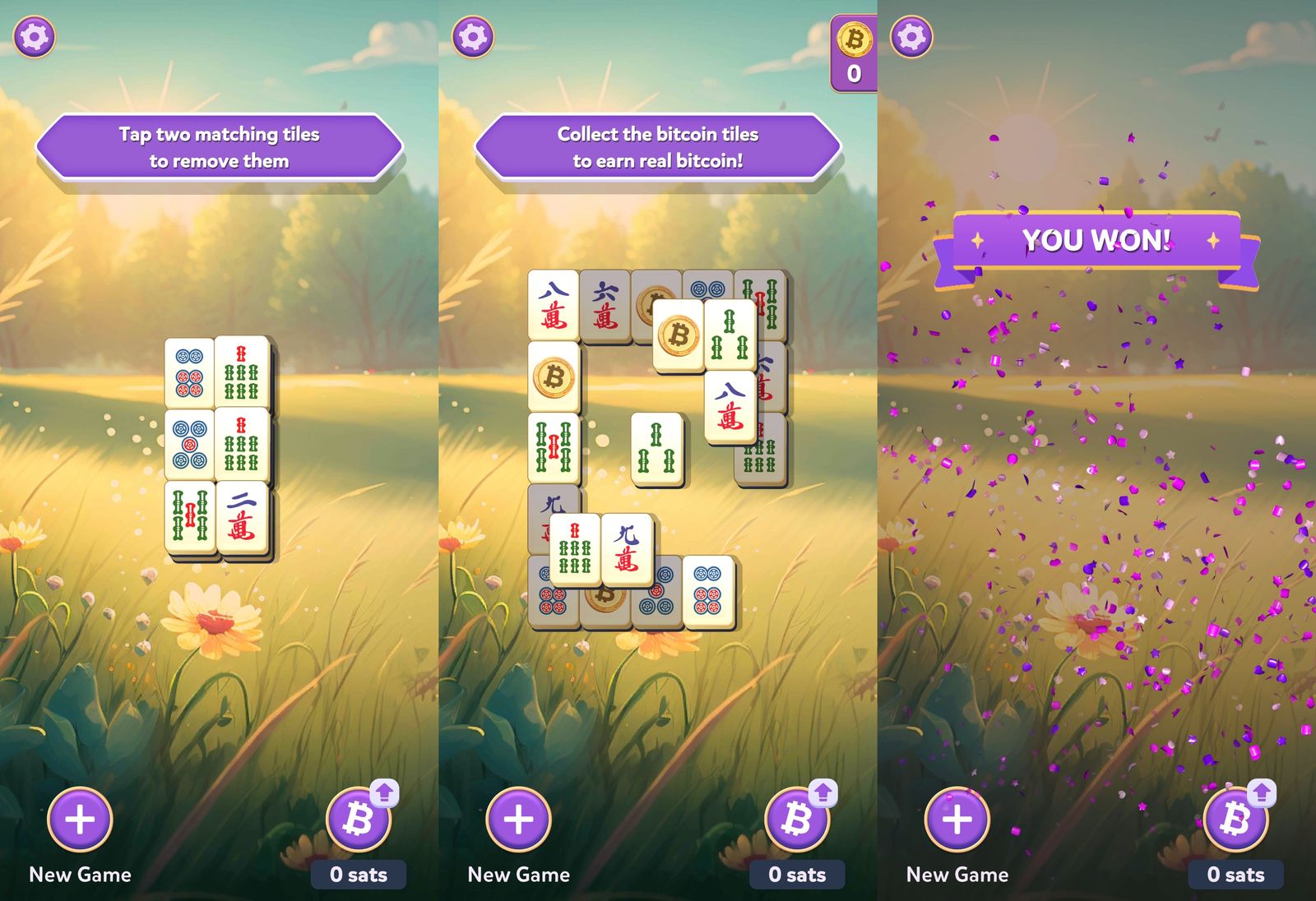This screenshot has width=1316, height=901.
Task: Select the bitcoin tile on the board's left side
Action: pos(554,380)
